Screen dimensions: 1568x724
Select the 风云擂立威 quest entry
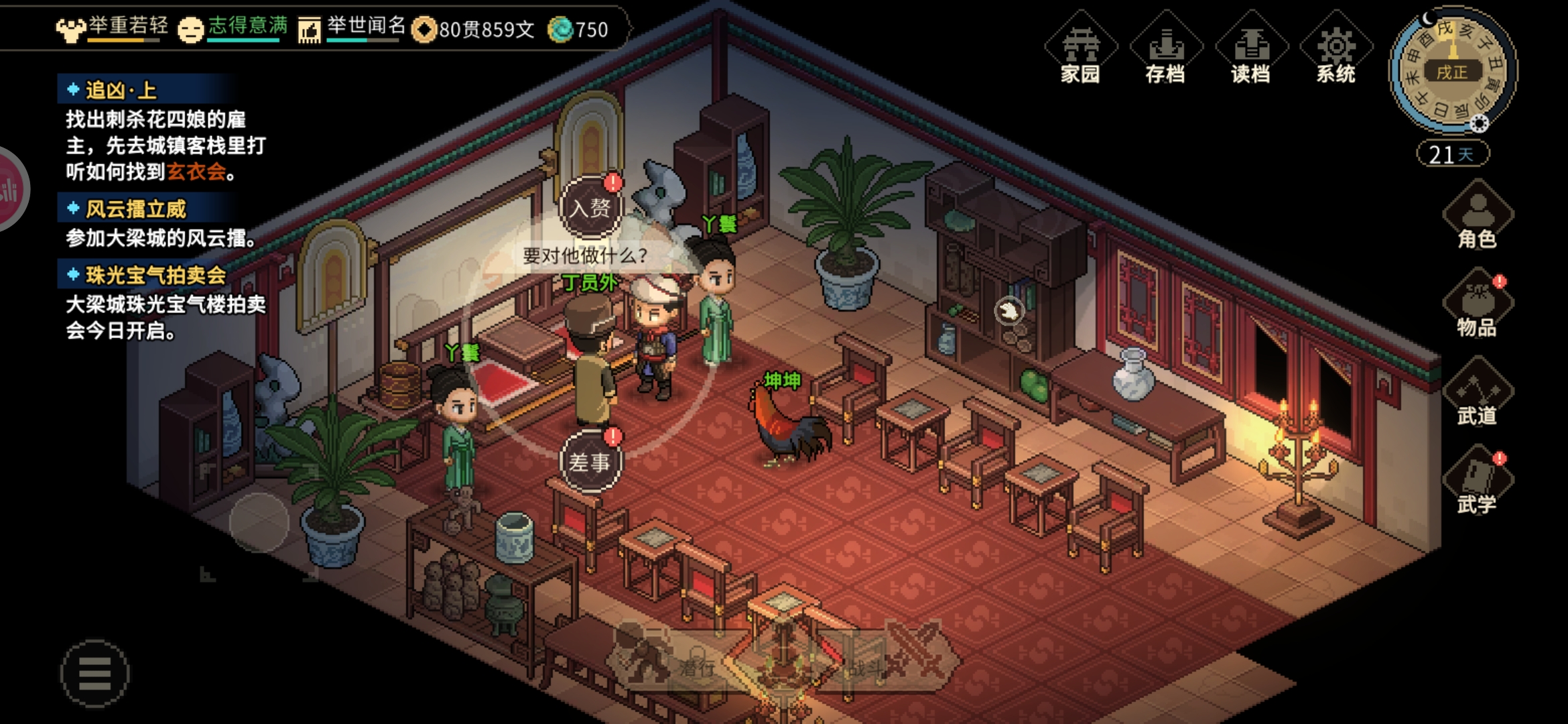(135, 209)
